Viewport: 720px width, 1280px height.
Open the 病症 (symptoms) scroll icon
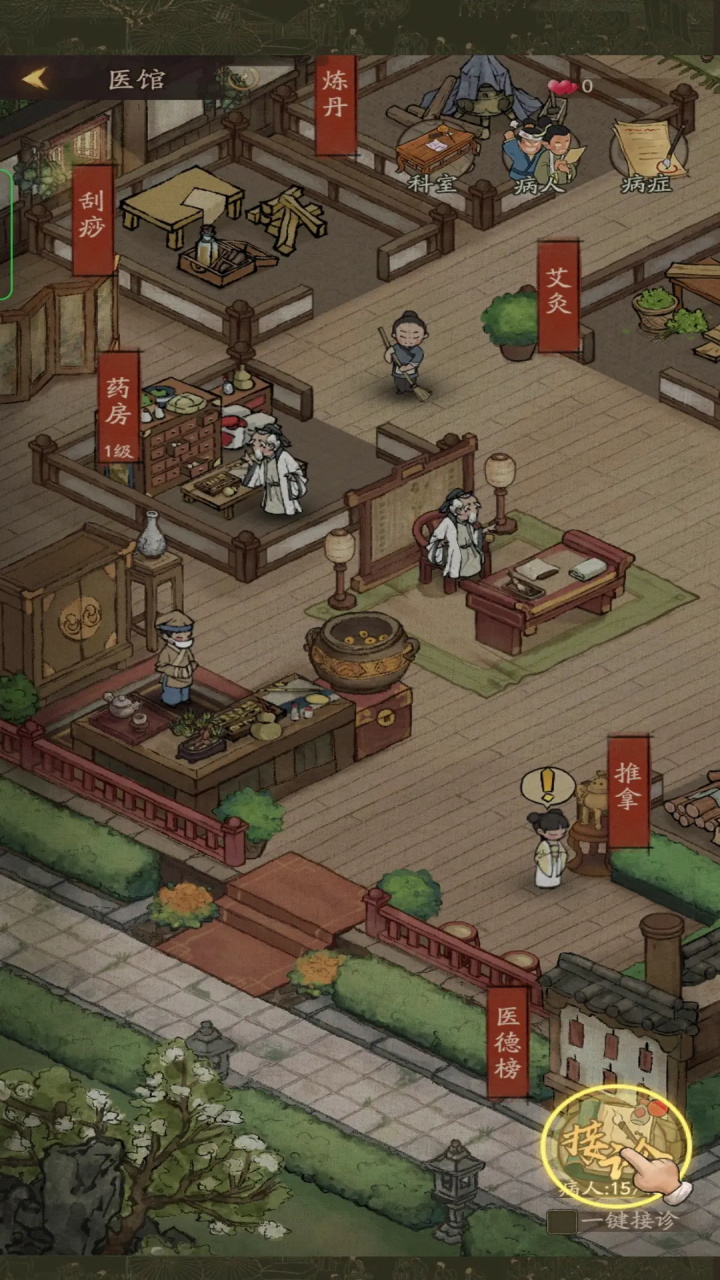(647, 155)
